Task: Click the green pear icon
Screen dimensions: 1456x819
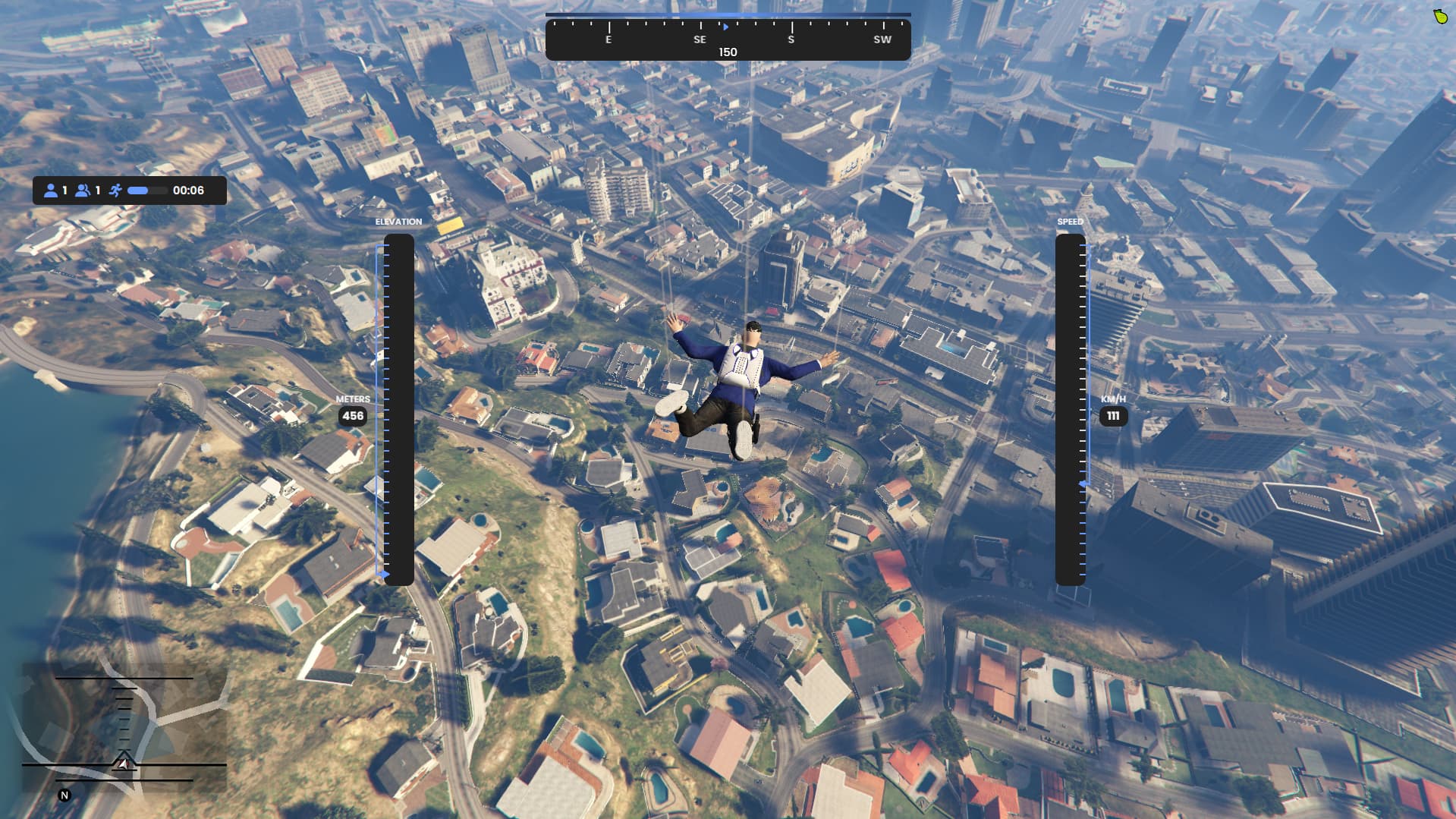Action: tap(1440, 16)
